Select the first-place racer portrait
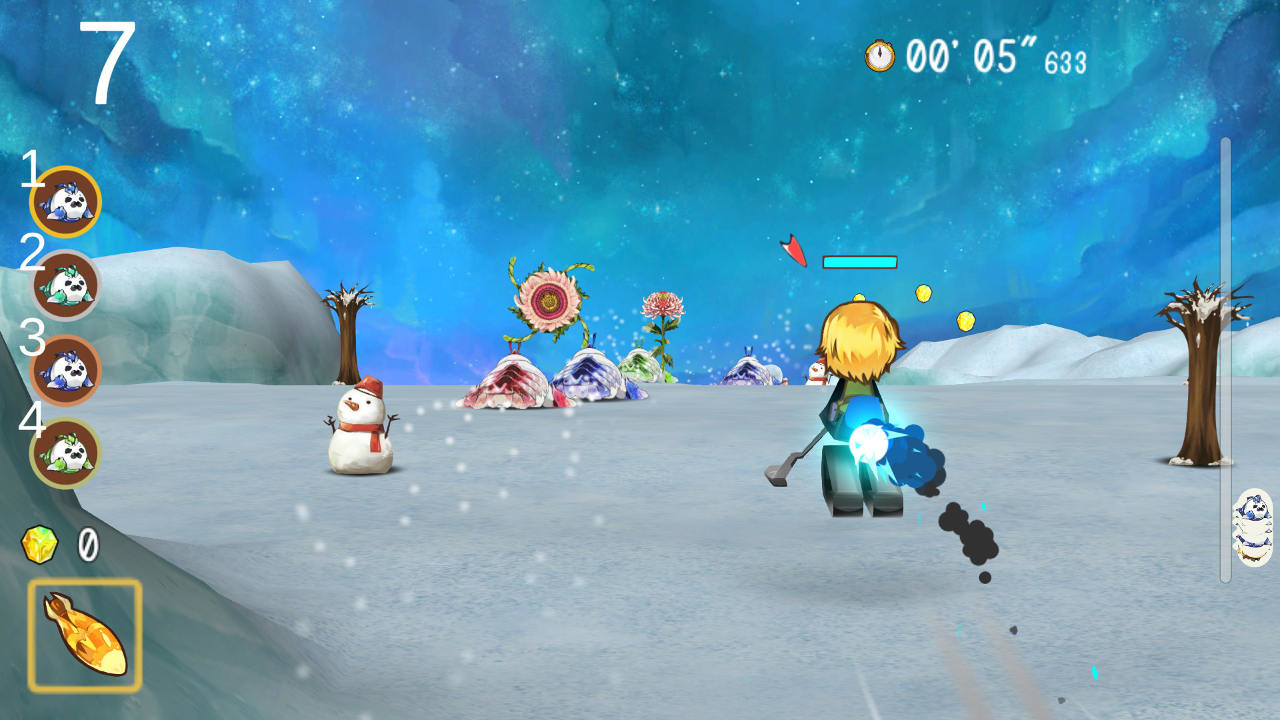 tap(66, 202)
